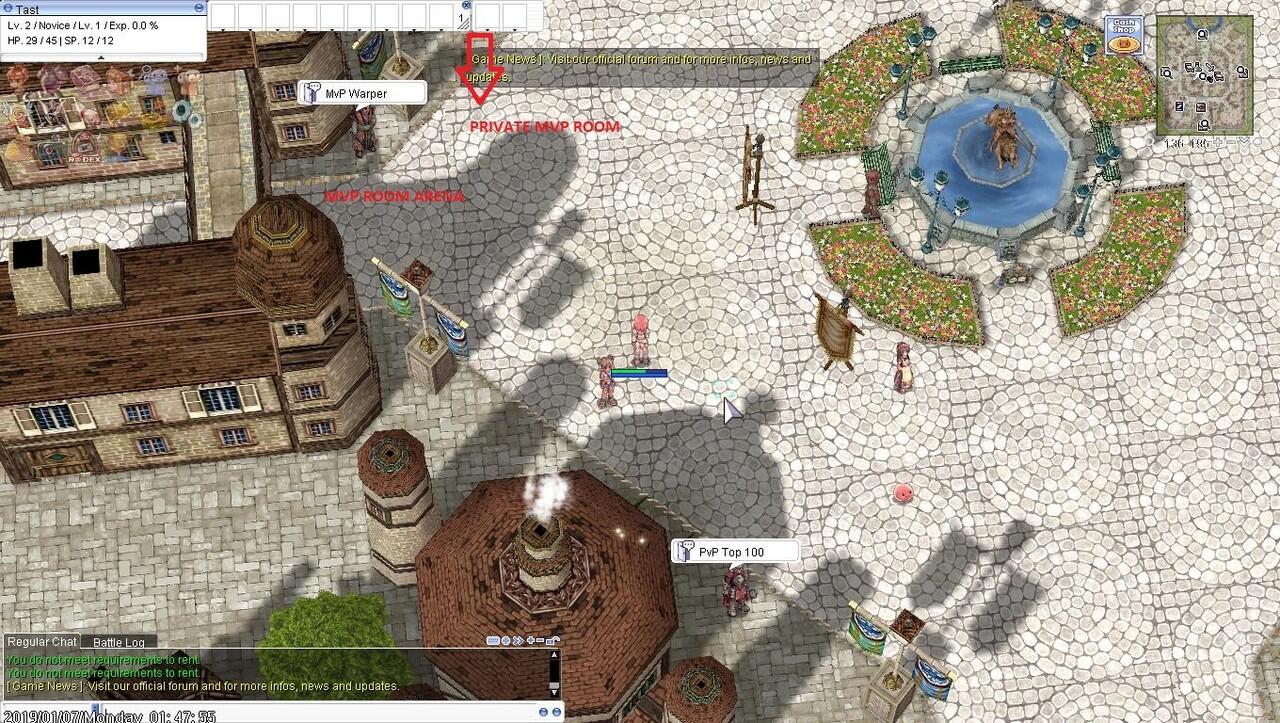The height and width of the screenshot is (723, 1280).
Task: Expand stats via triangle under Tast window
Action: 101,58
